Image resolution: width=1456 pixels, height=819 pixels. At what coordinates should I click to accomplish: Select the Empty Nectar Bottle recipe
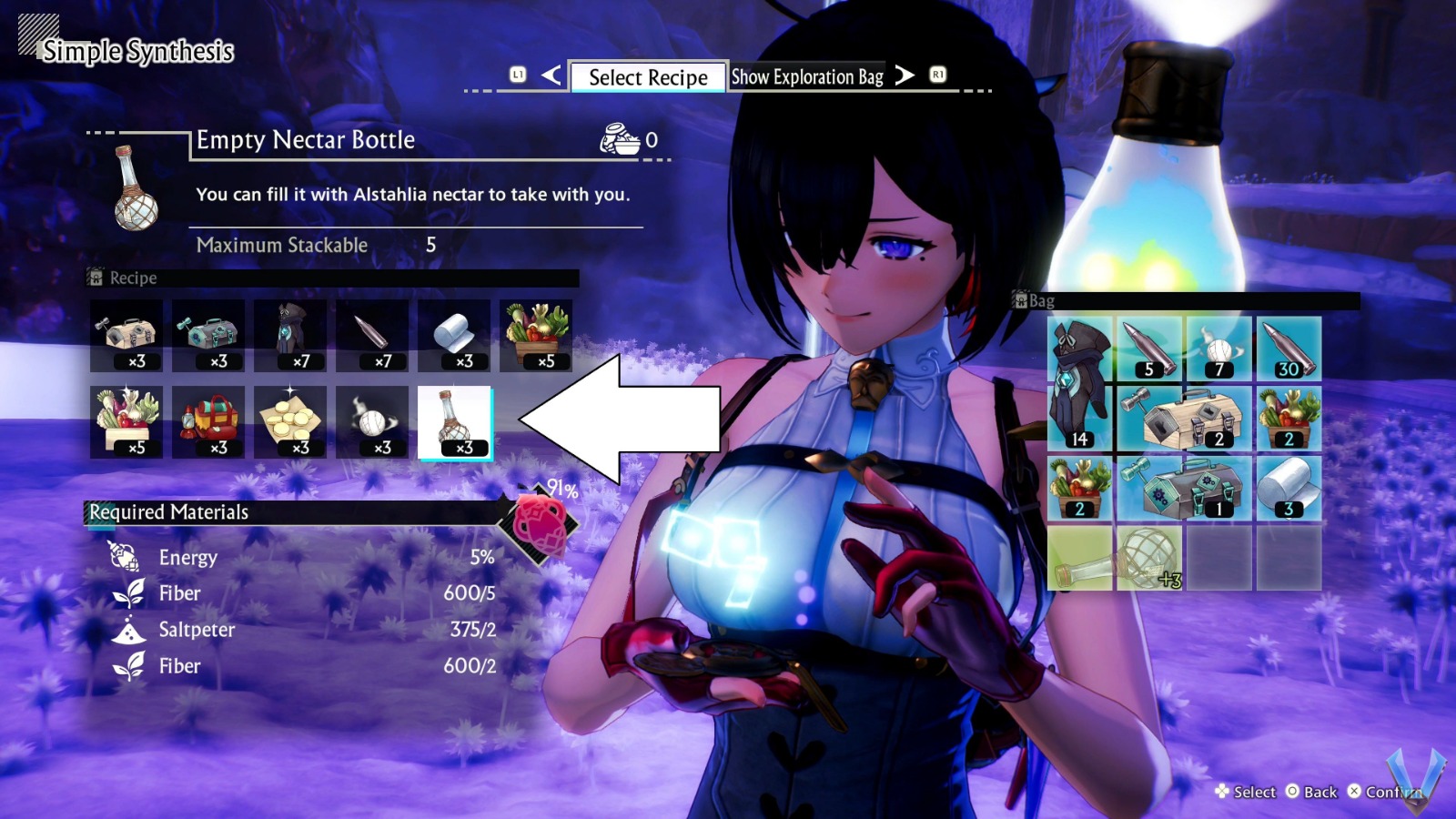coord(454,422)
